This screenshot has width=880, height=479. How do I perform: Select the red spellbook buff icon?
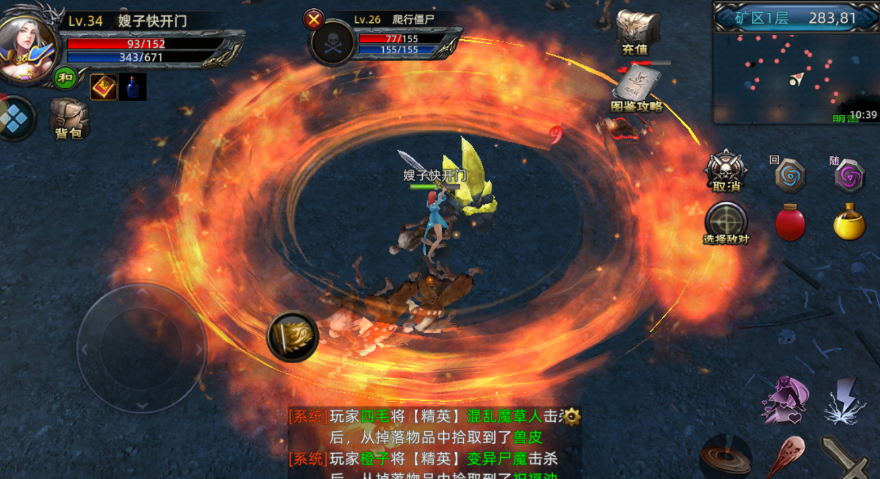tap(103, 87)
